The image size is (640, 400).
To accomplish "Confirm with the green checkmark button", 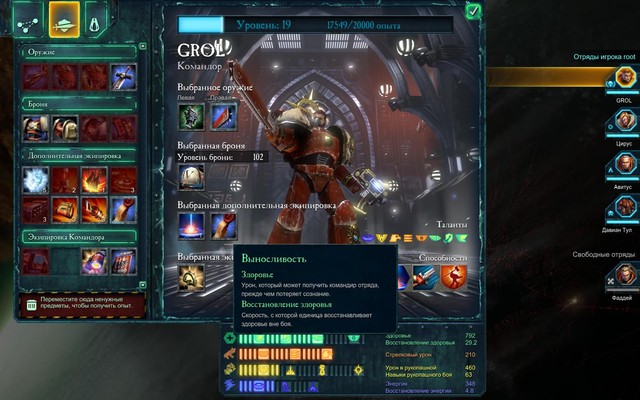I will click(472, 12).
